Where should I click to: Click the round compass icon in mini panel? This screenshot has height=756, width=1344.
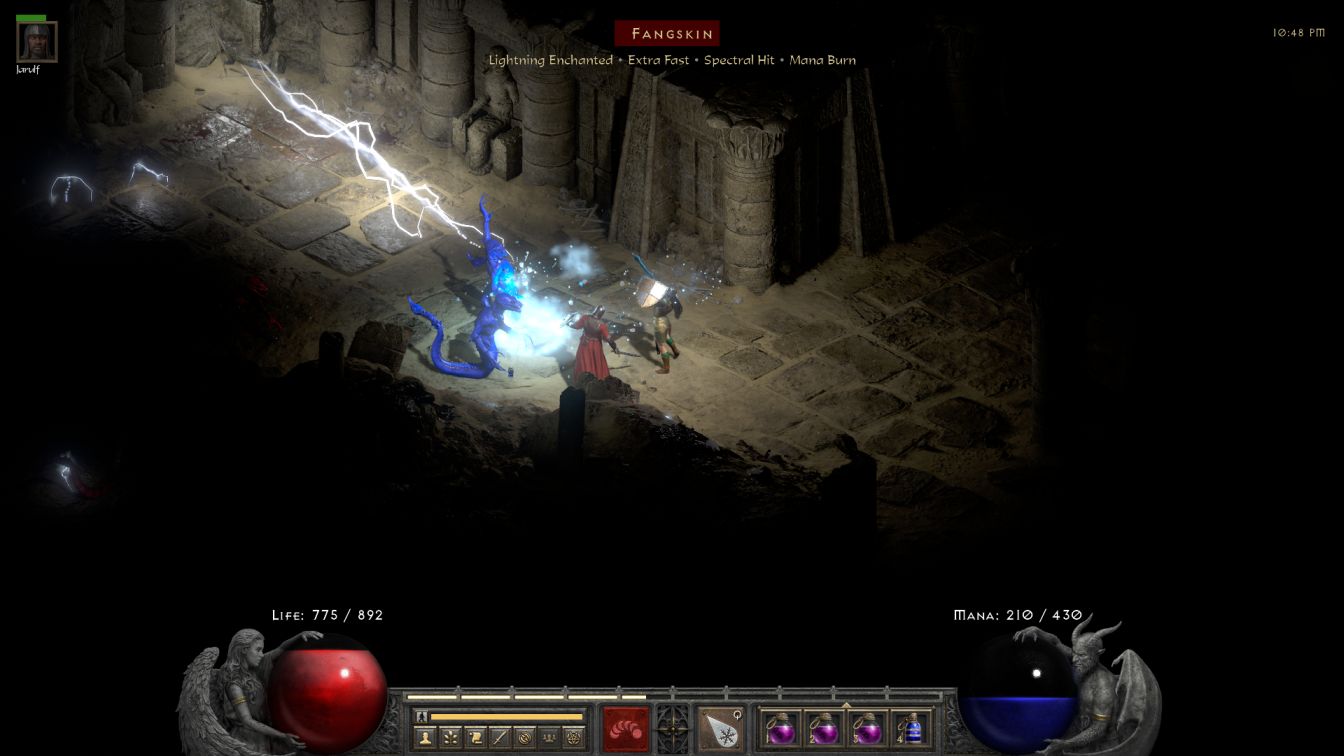[x=523, y=738]
